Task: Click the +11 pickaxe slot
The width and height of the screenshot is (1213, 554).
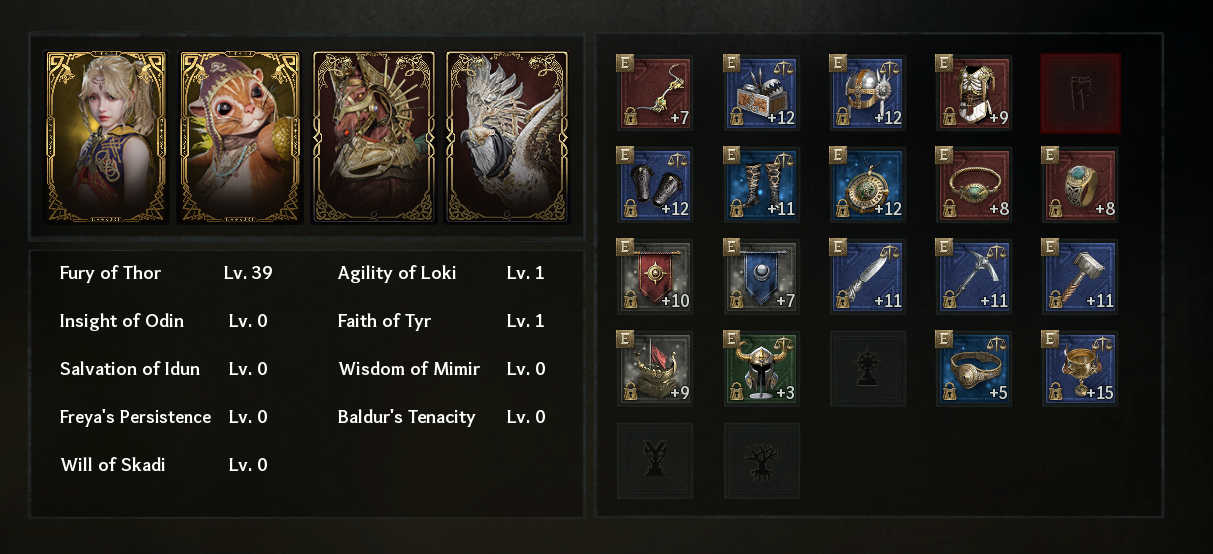Action: click(974, 277)
